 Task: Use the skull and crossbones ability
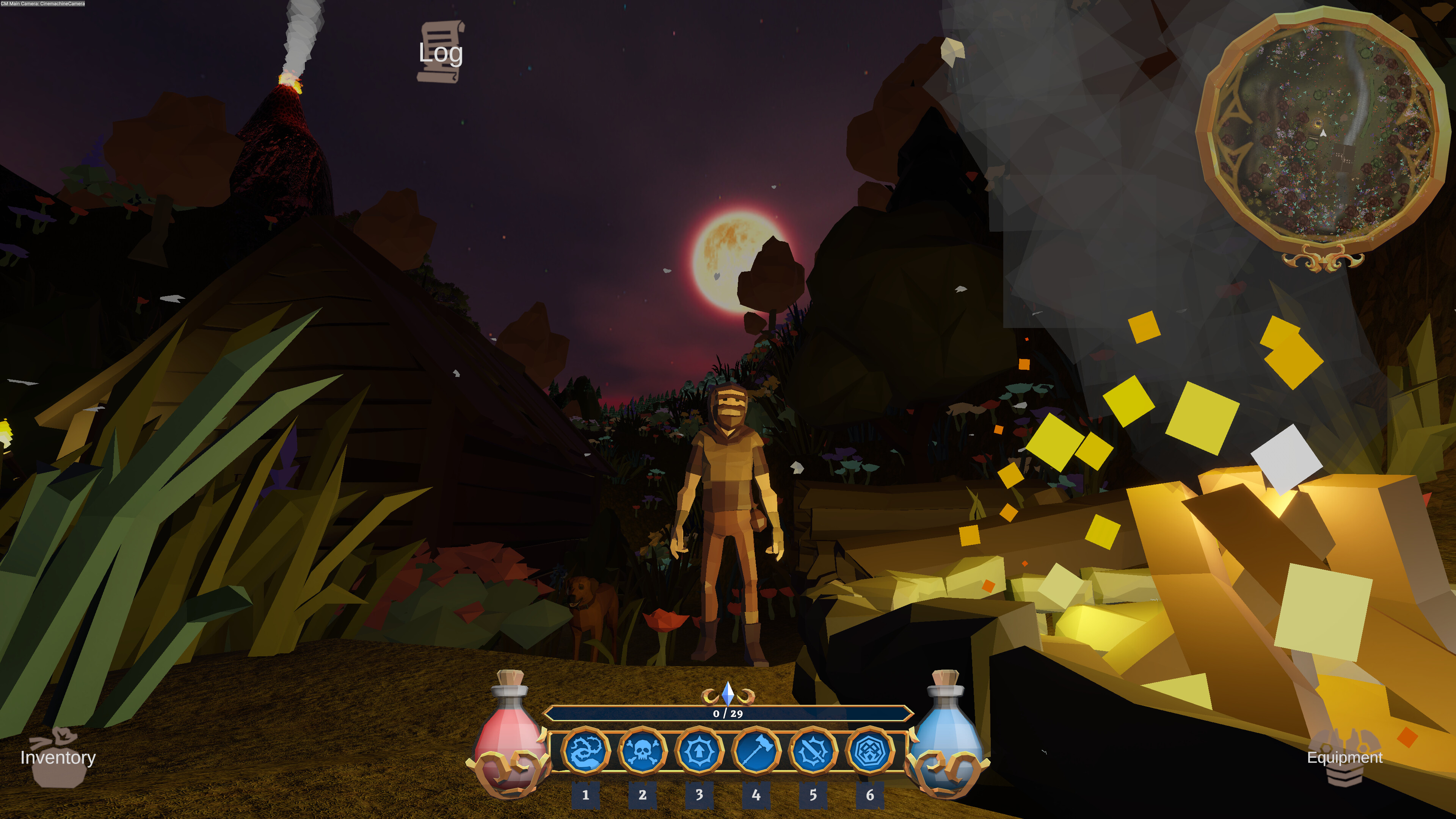coord(642,751)
